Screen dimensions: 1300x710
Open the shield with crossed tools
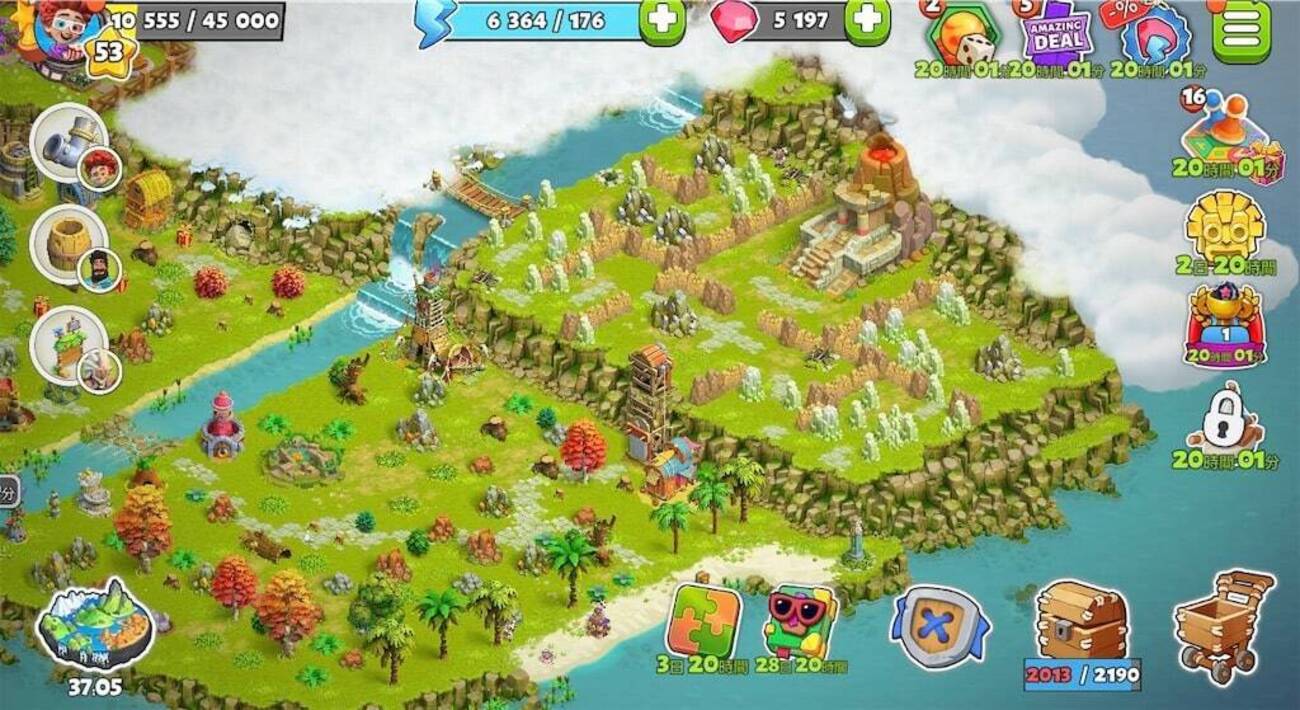[x=936, y=627]
